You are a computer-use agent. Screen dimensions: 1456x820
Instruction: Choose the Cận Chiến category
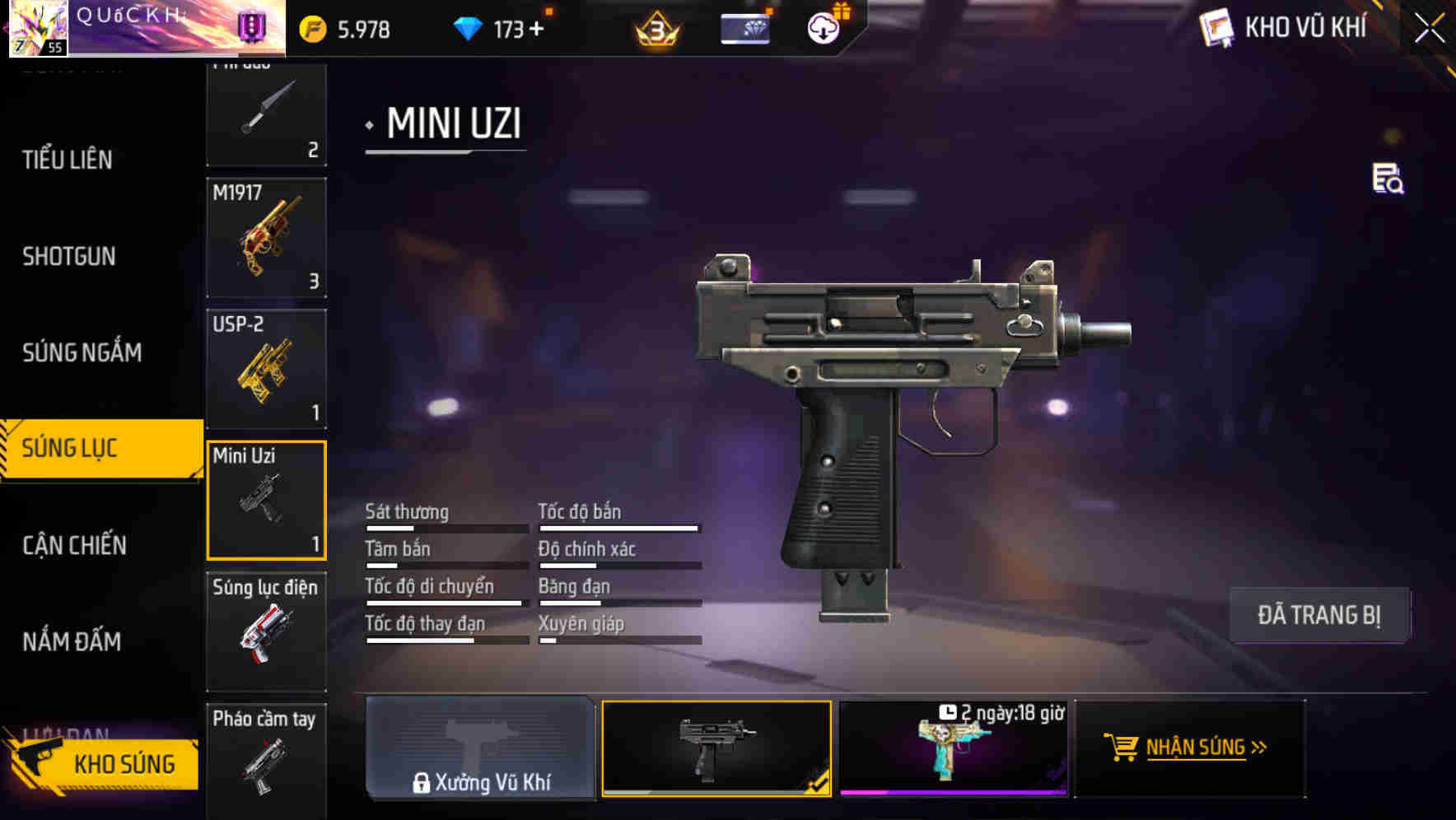click(x=74, y=545)
